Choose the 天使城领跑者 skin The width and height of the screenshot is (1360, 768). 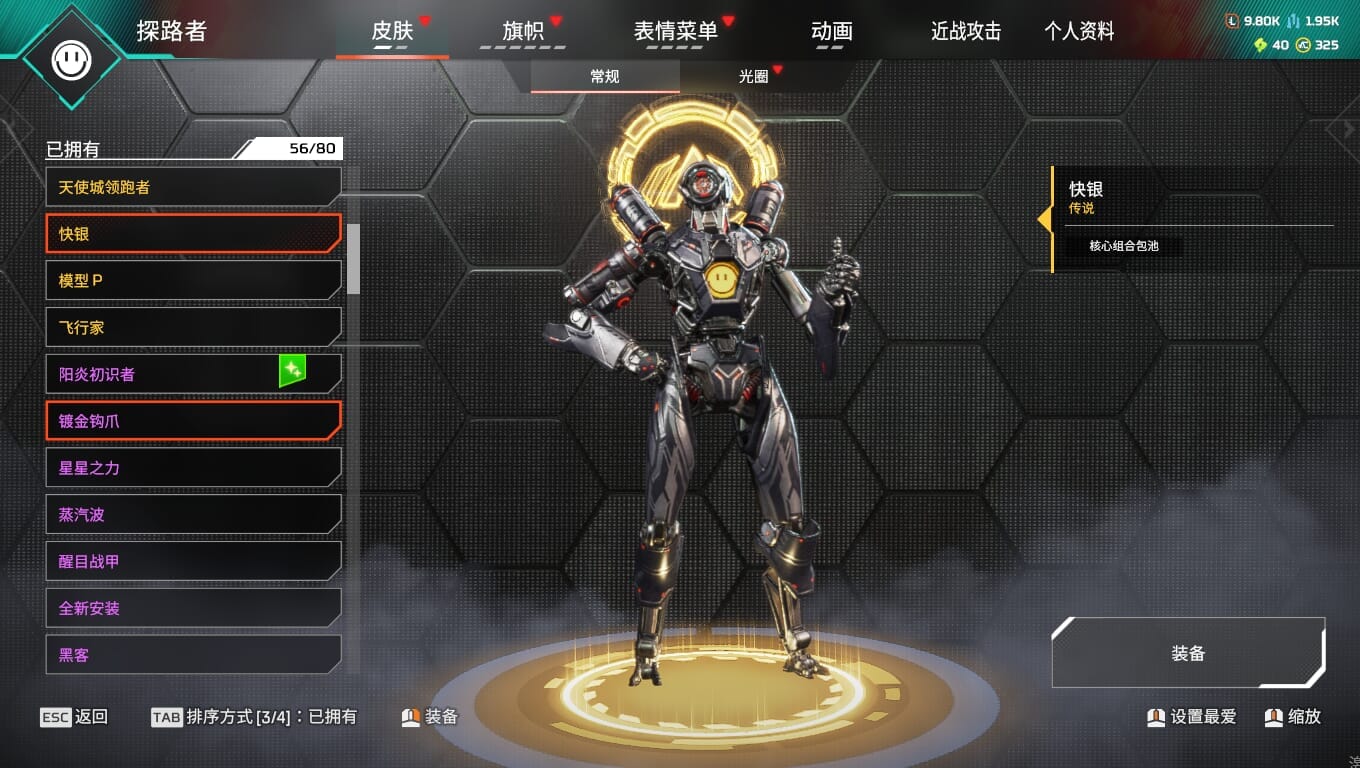click(x=193, y=187)
